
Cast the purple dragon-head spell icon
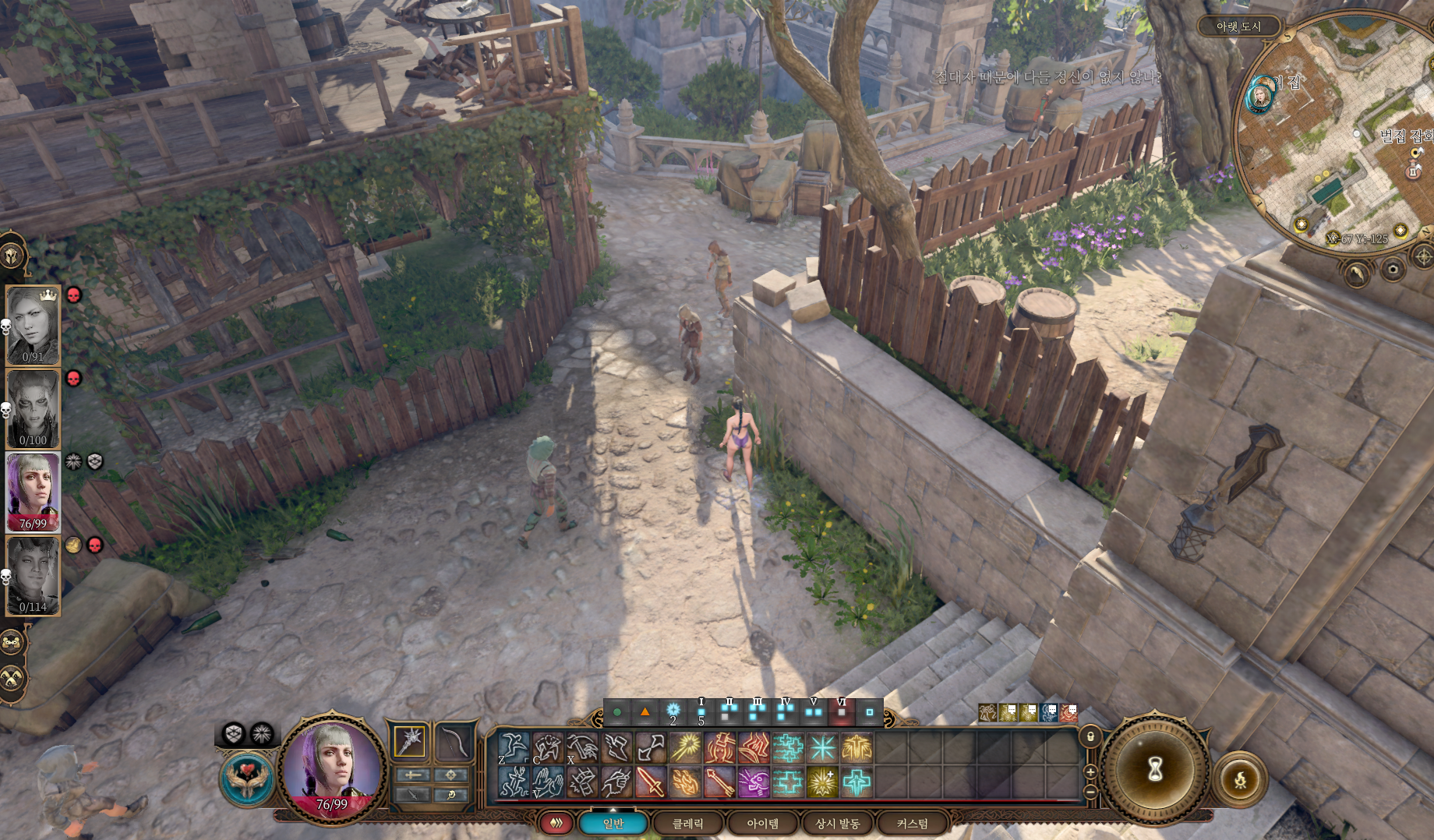click(754, 782)
